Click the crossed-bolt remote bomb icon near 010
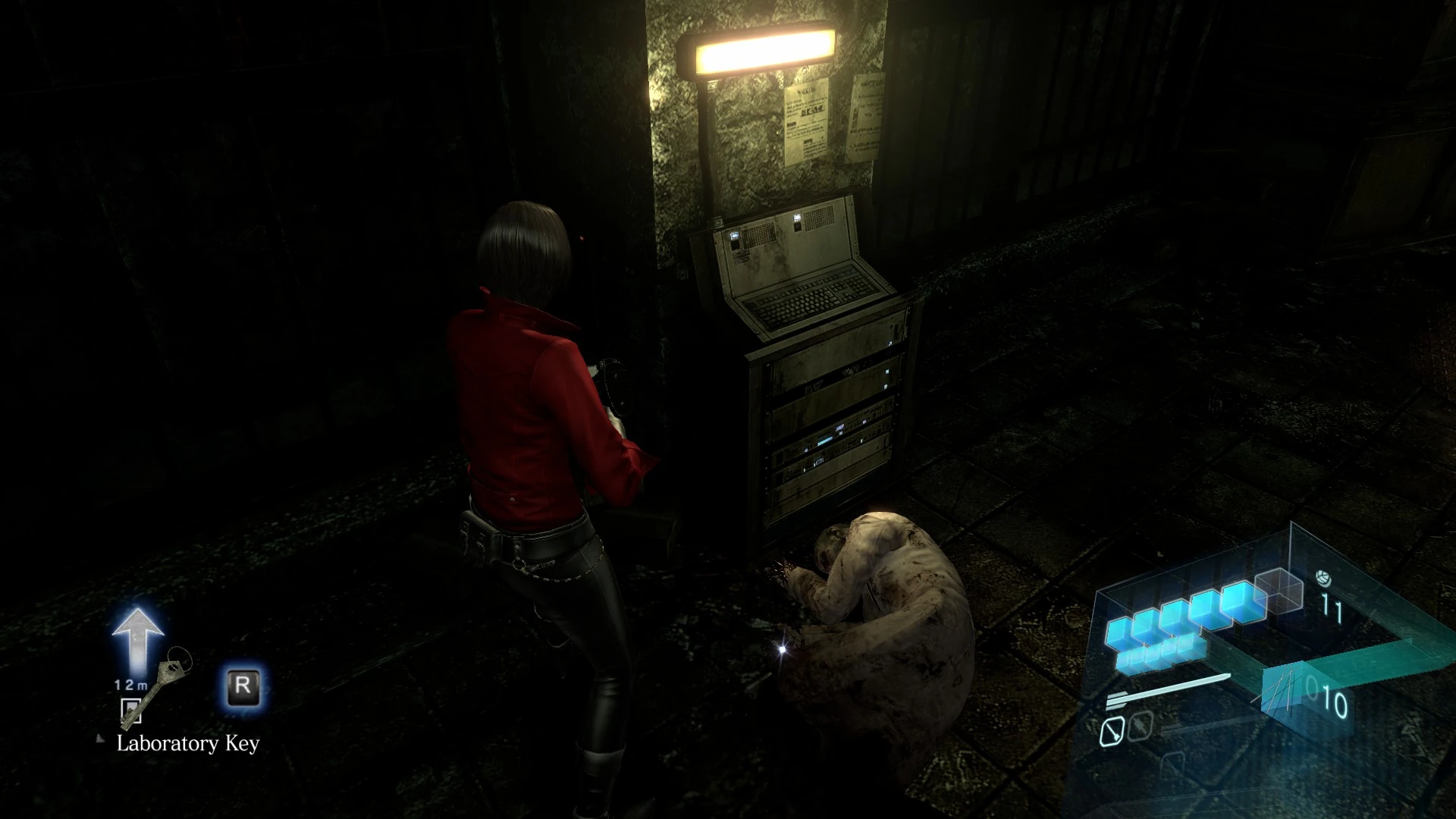This screenshot has height=819, width=1456. click(x=1285, y=692)
